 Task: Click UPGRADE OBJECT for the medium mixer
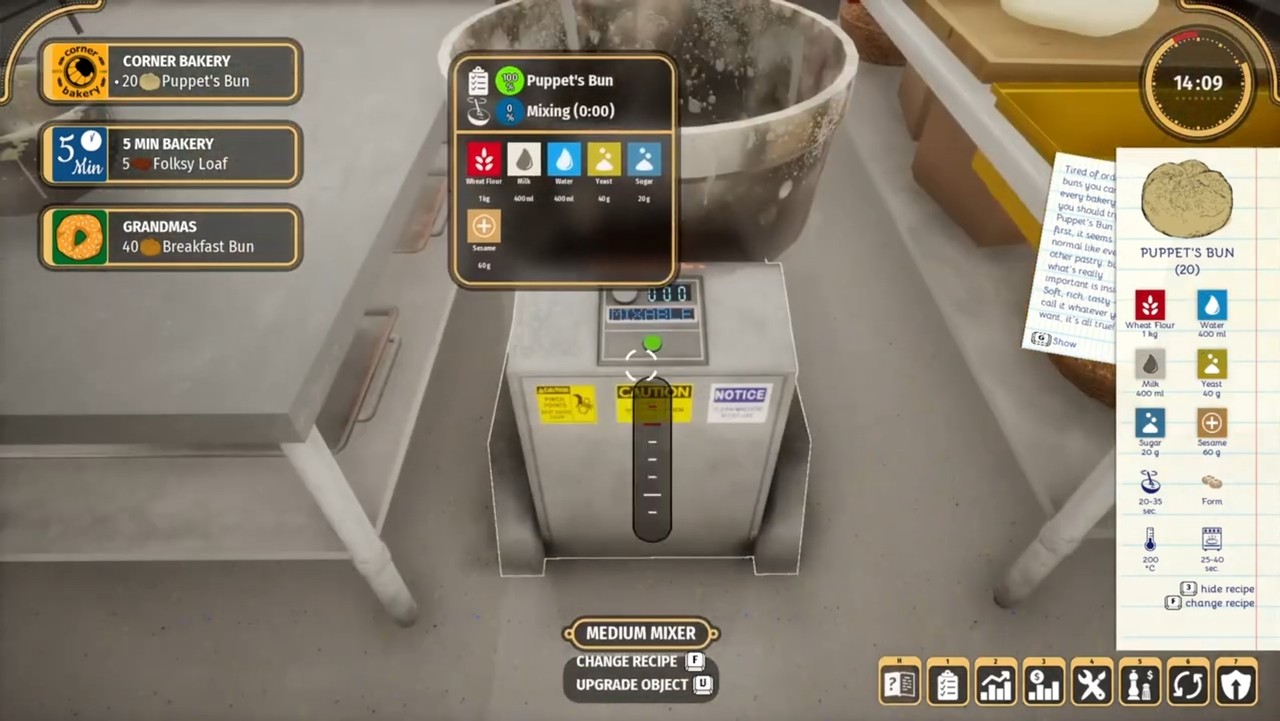[632, 684]
